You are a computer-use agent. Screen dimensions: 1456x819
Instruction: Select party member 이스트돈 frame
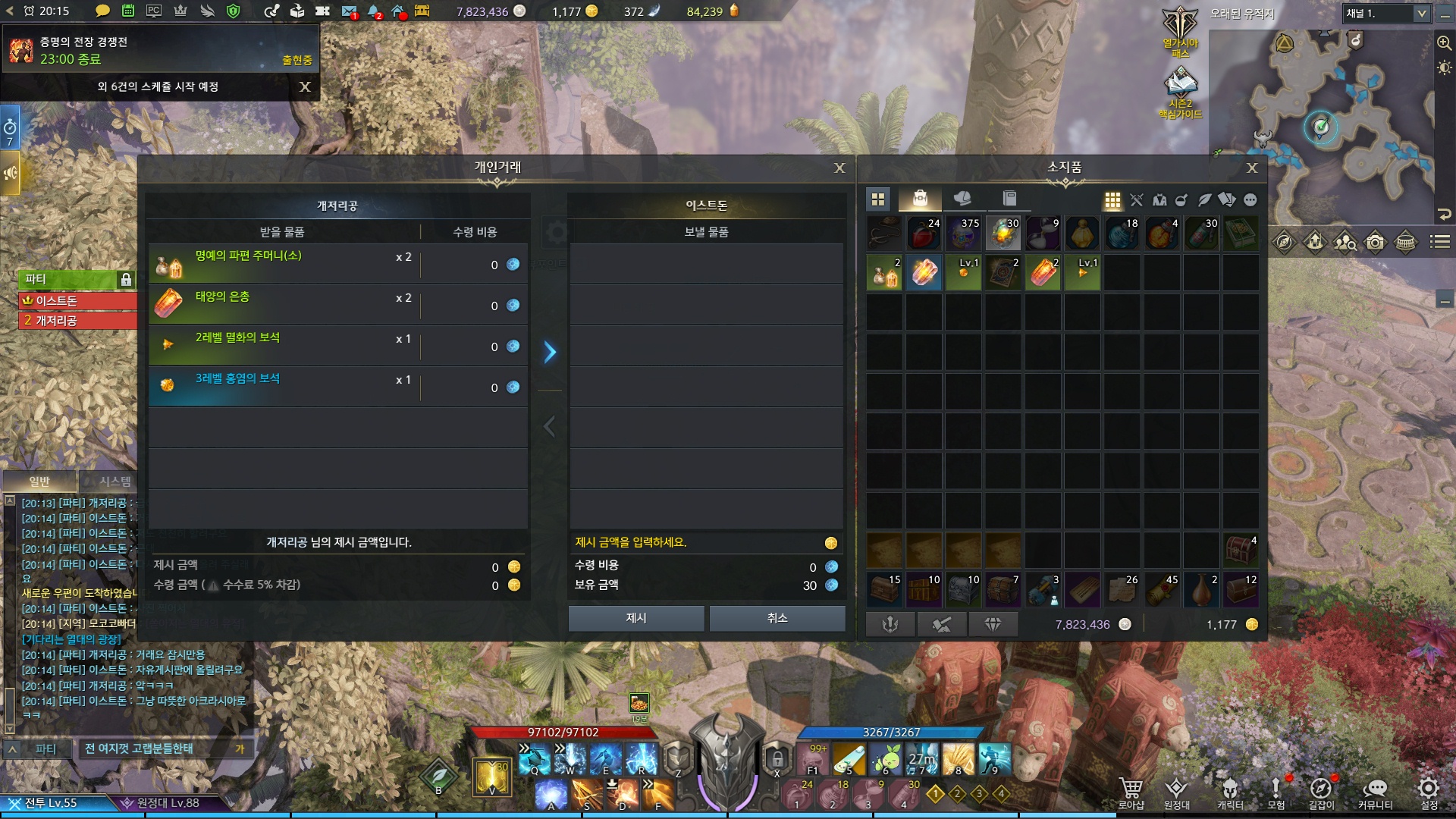(x=76, y=301)
